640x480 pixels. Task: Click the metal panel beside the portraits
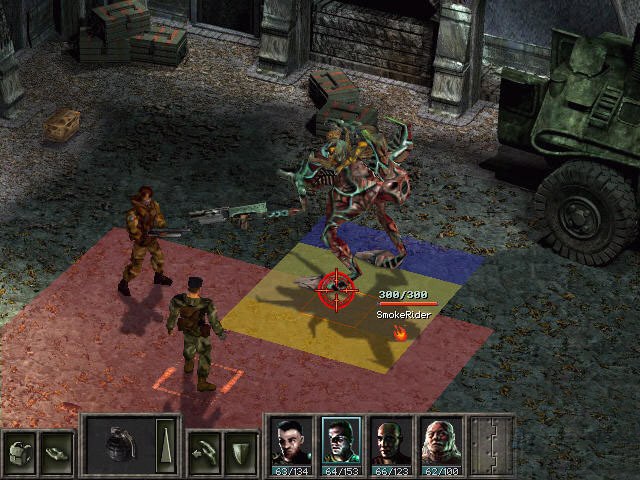tap(491, 443)
